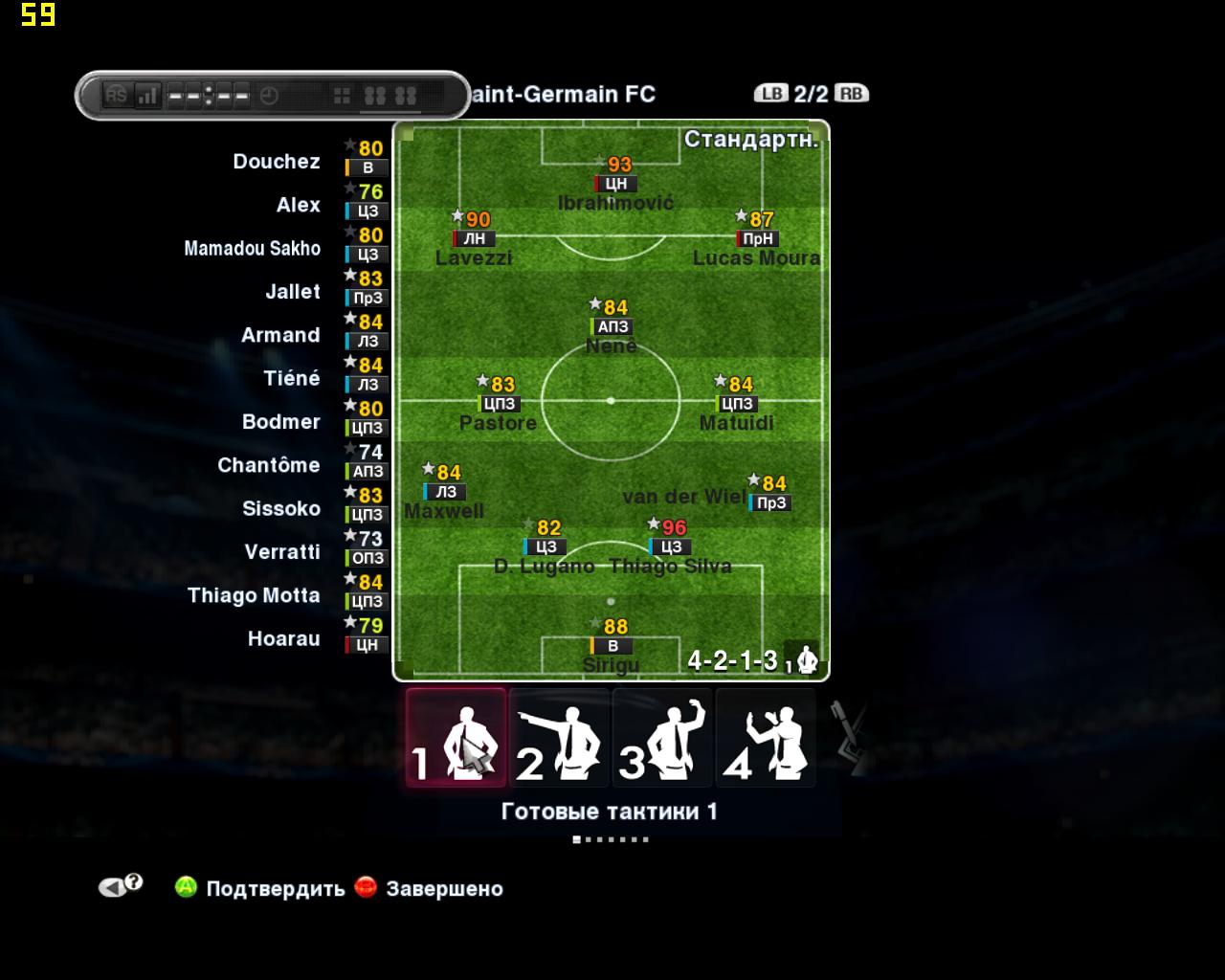Pick Lavezzi on the left wing
This screenshot has height=980, width=1225.
474,239
